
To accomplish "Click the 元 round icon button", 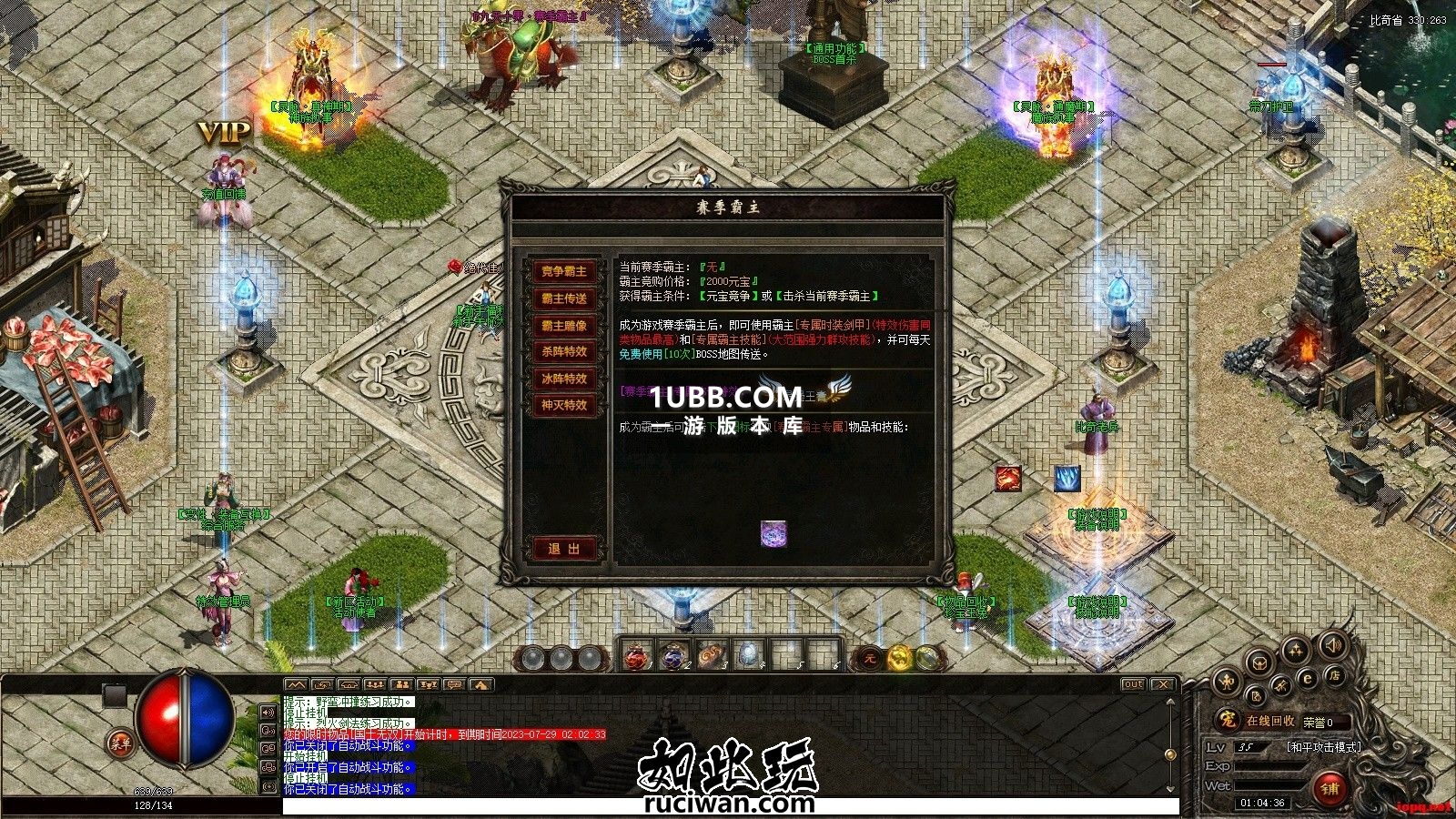I will tap(869, 657).
